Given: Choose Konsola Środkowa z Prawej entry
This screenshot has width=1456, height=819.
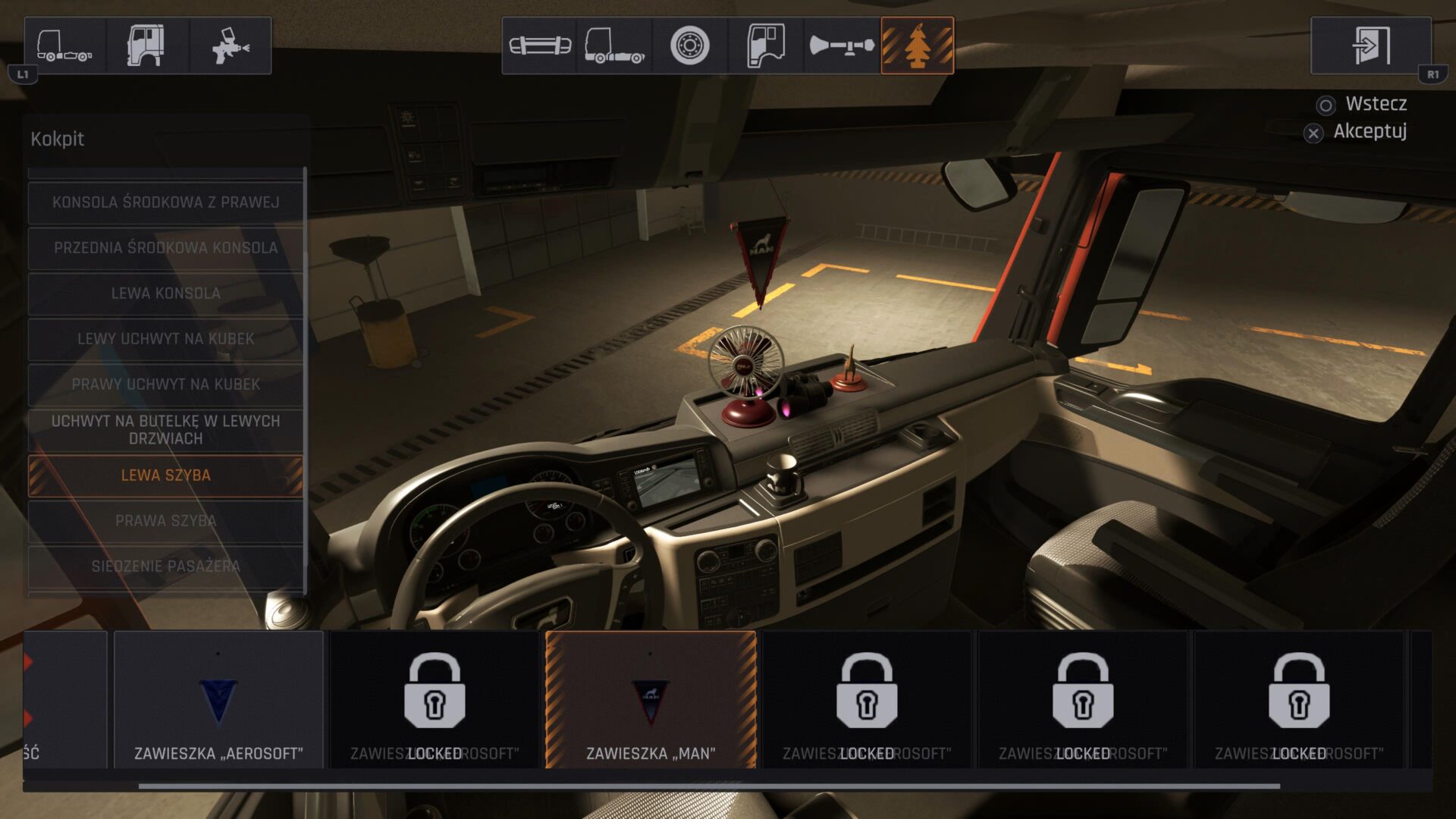Looking at the screenshot, I should pos(165,202).
